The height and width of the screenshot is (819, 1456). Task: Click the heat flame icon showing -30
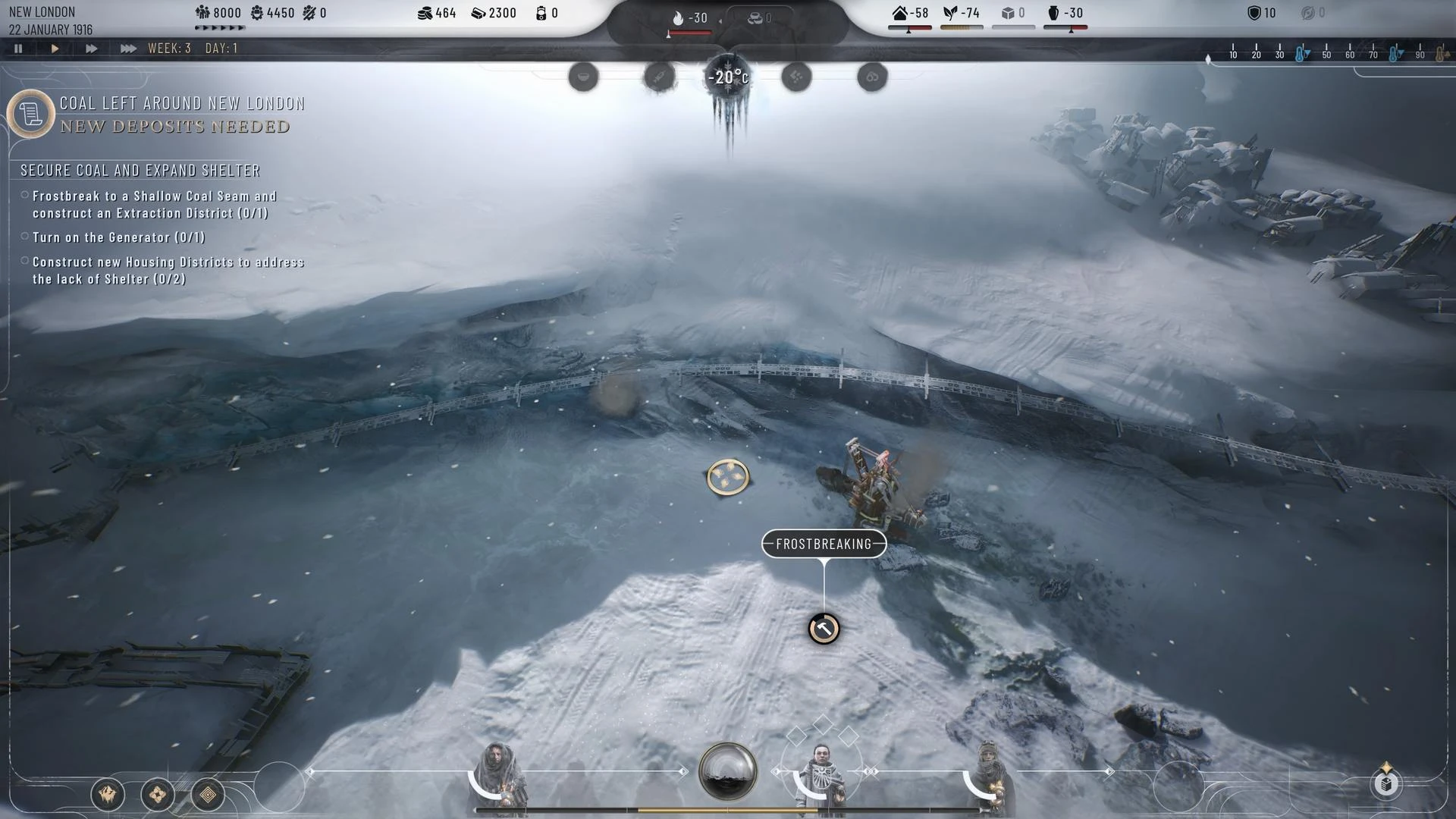pos(677,16)
